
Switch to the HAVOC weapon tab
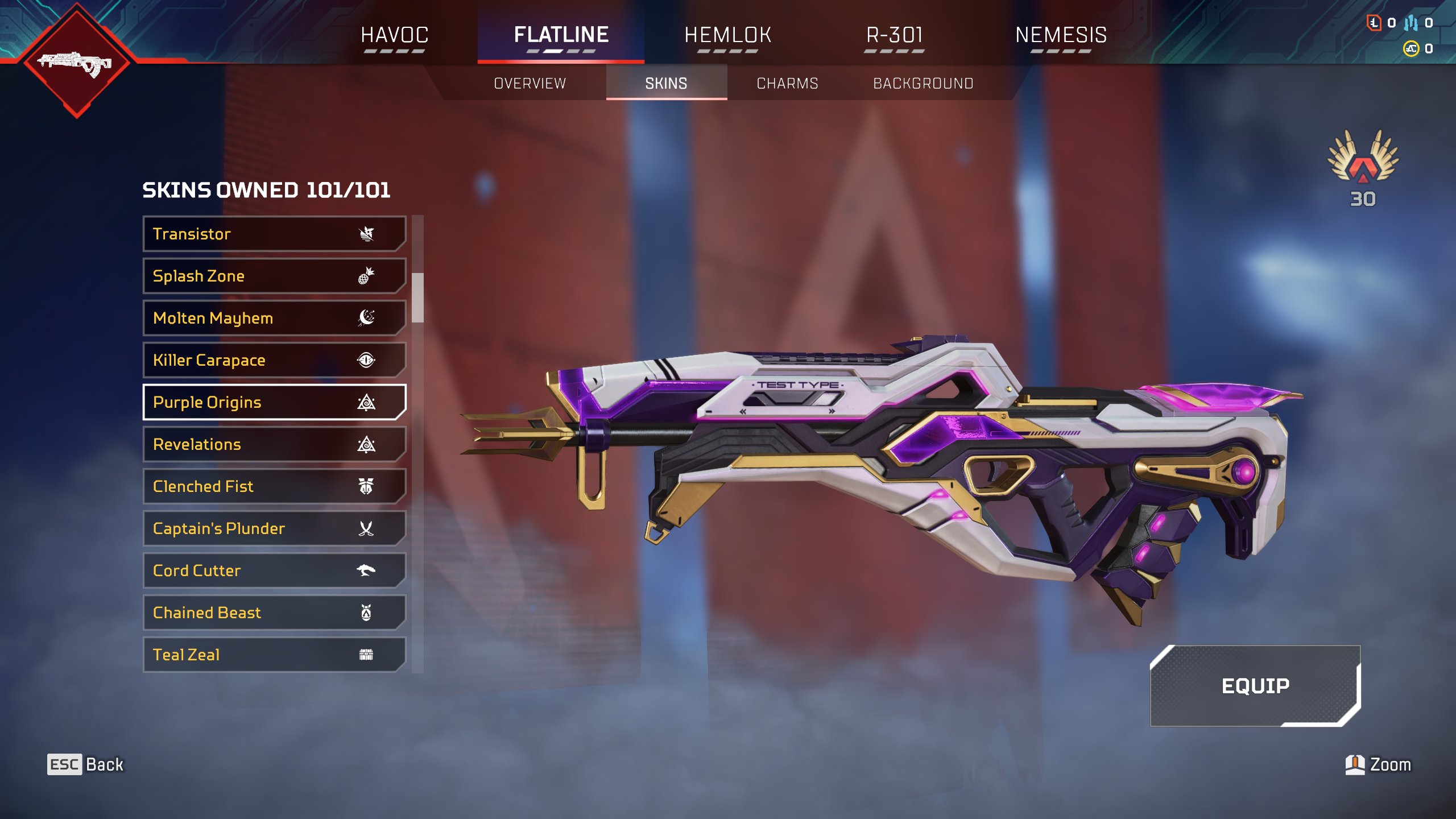coord(394,35)
